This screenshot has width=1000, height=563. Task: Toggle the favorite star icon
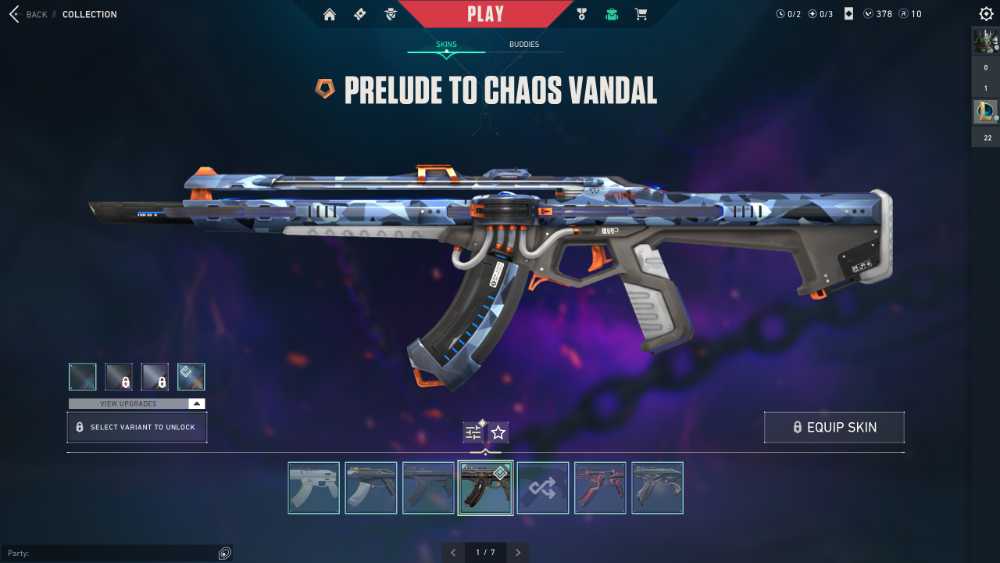point(498,432)
